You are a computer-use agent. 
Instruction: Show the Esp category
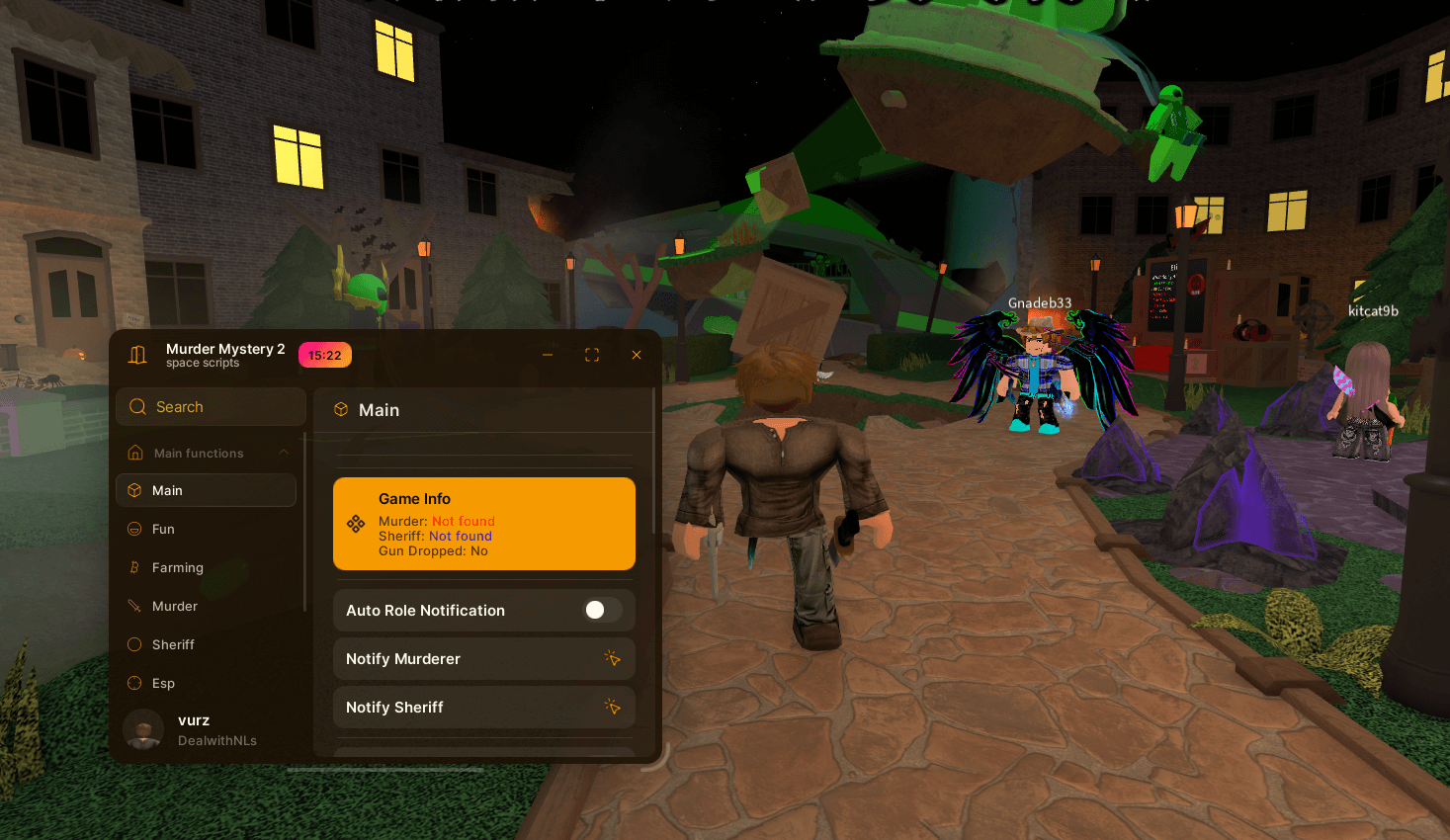(x=163, y=684)
